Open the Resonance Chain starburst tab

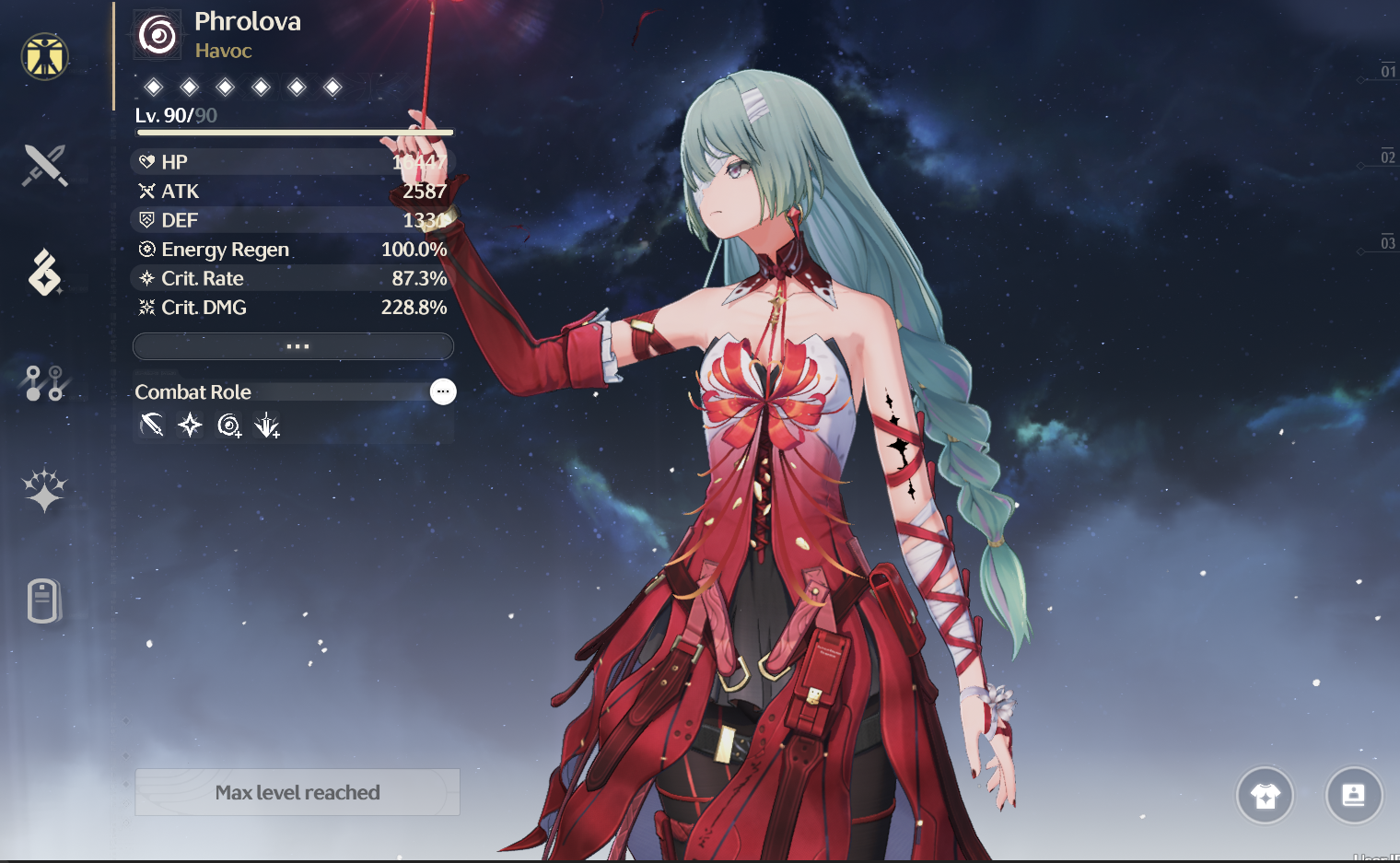[x=44, y=490]
